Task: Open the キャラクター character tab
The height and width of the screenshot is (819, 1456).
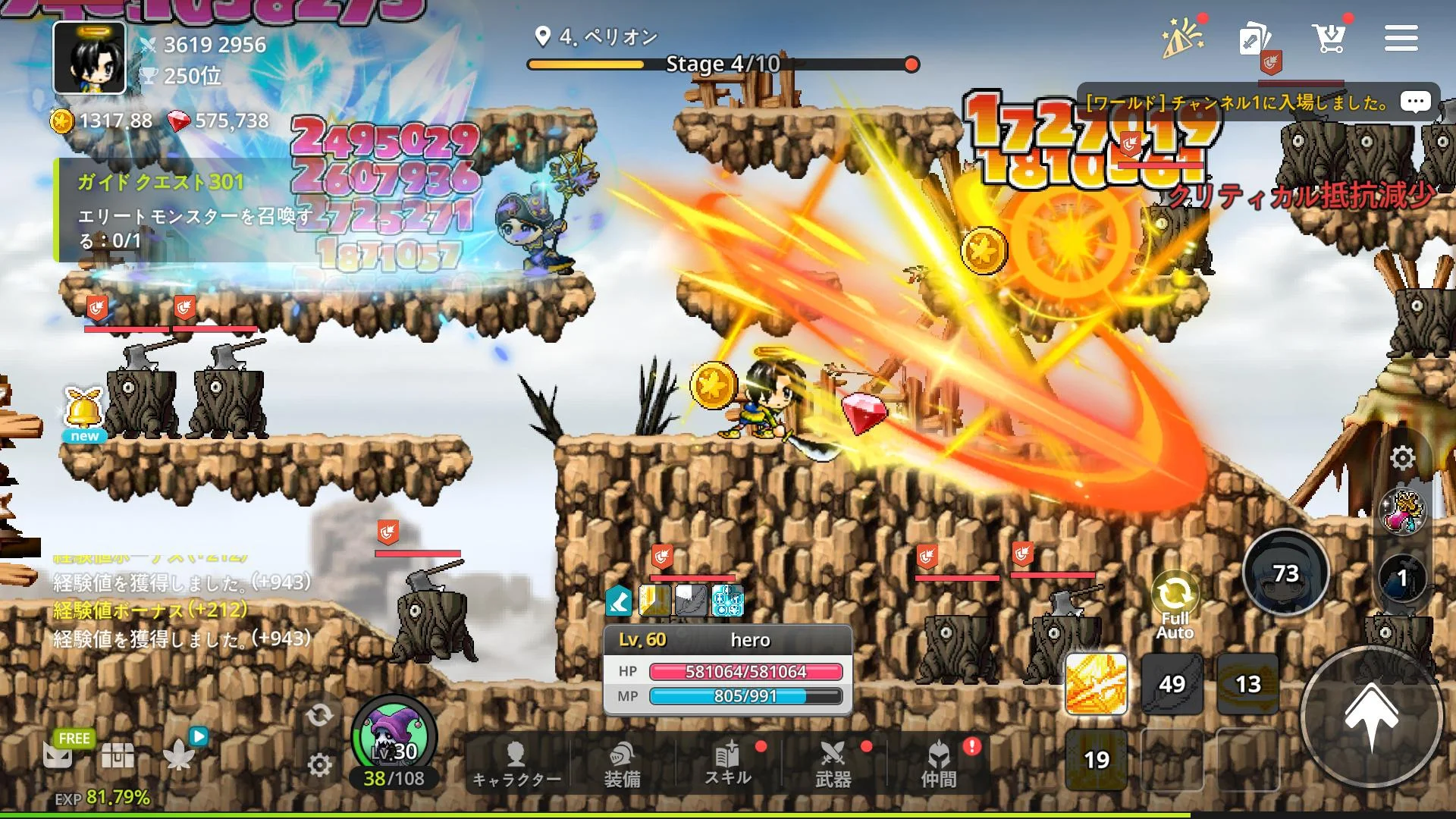Action: [516, 764]
